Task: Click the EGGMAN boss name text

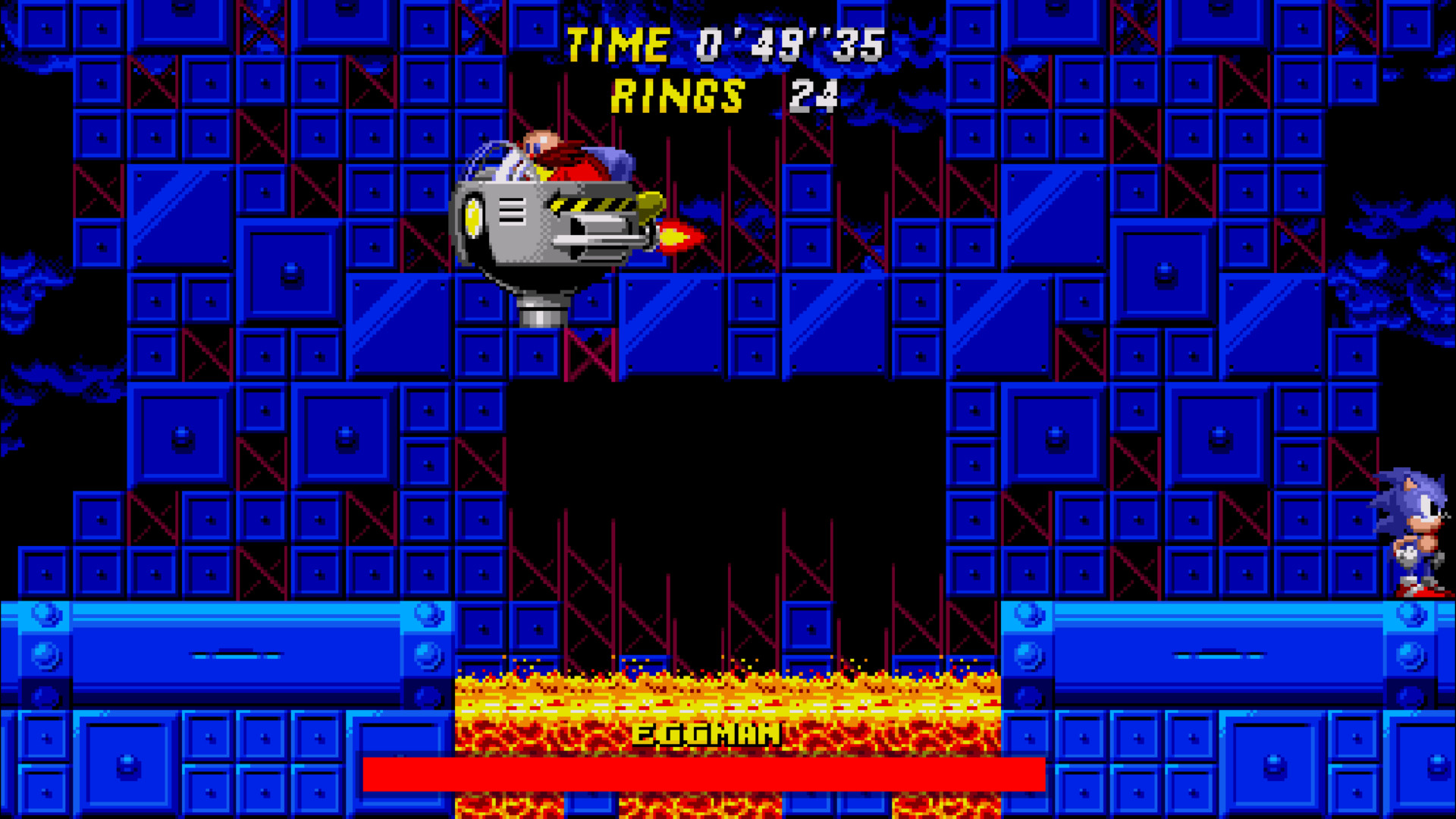Action: pos(705,734)
